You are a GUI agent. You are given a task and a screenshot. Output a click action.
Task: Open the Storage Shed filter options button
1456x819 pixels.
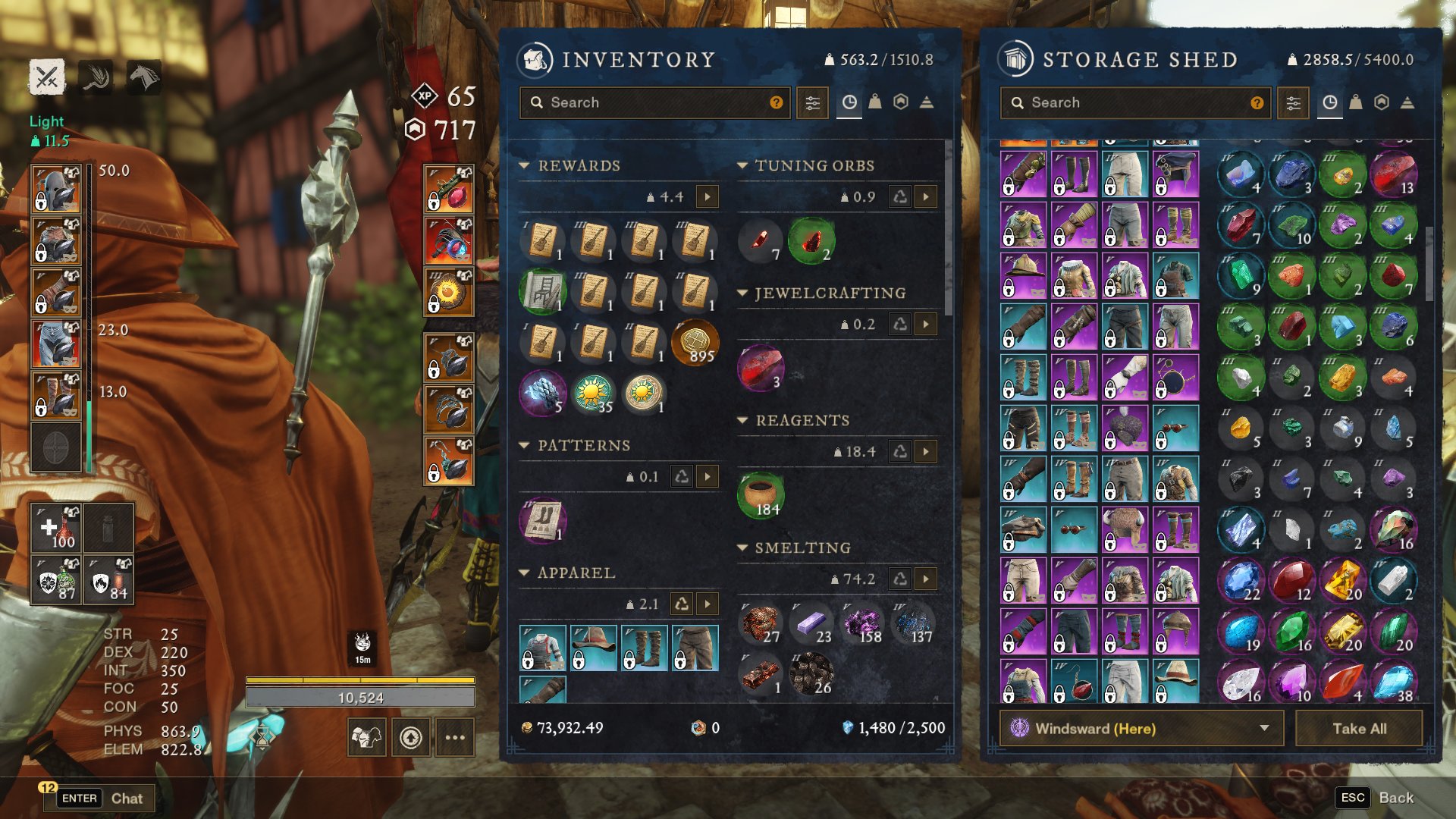click(x=1293, y=102)
